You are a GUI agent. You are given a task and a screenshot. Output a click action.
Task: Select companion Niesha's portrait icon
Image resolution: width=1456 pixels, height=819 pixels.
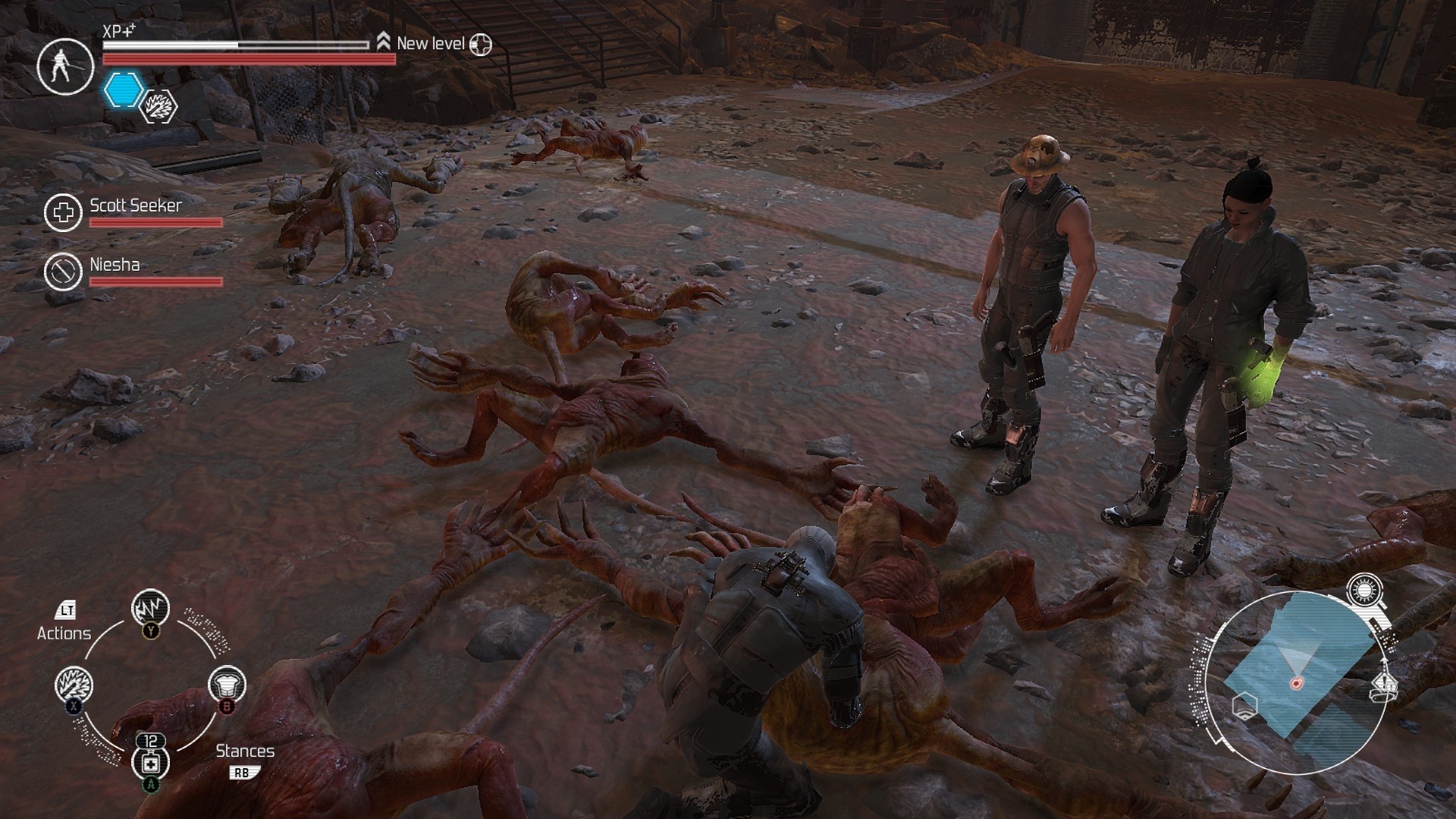(63, 271)
